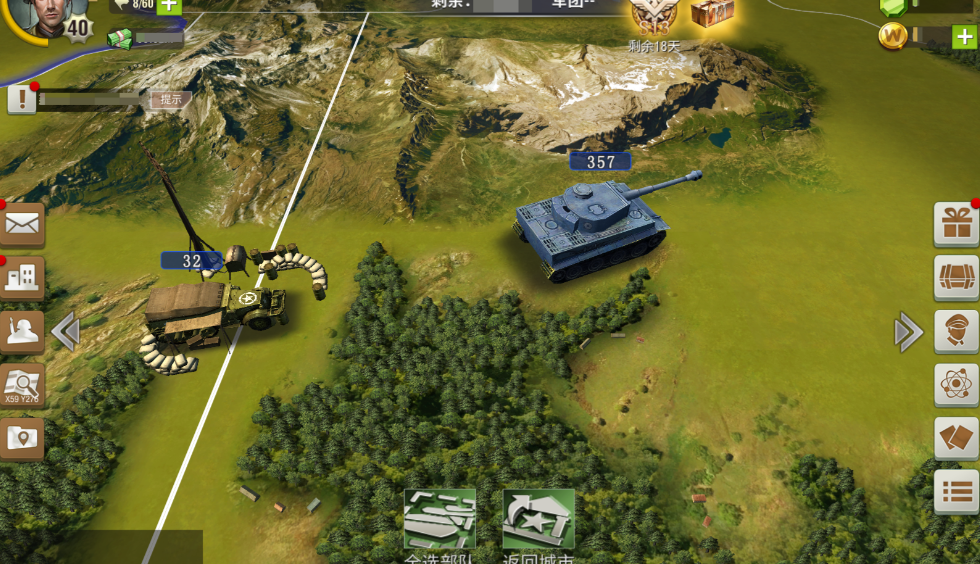Open the map bookmarks folder

coord(22,437)
